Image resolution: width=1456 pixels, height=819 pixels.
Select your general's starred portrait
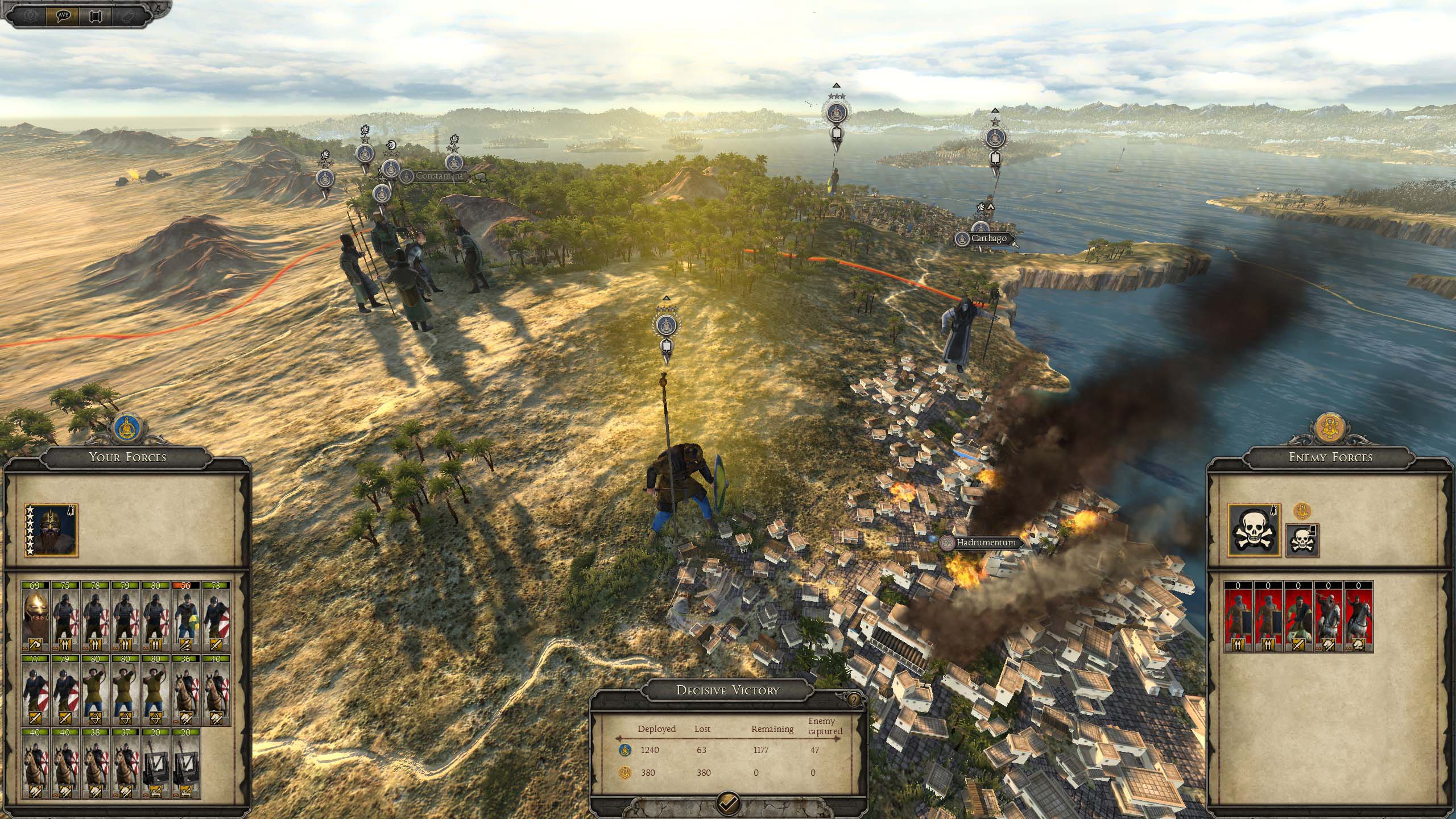tap(51, 530)
